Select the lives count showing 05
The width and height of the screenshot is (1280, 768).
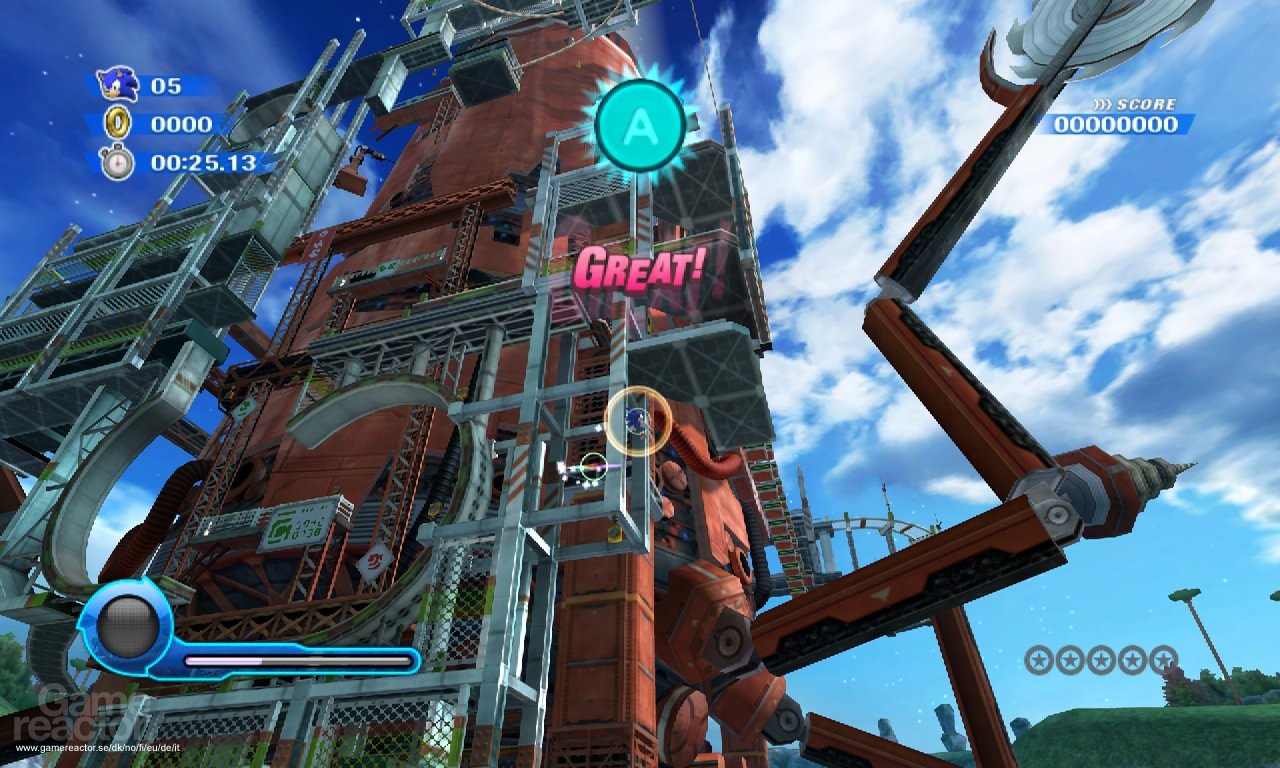166,86
